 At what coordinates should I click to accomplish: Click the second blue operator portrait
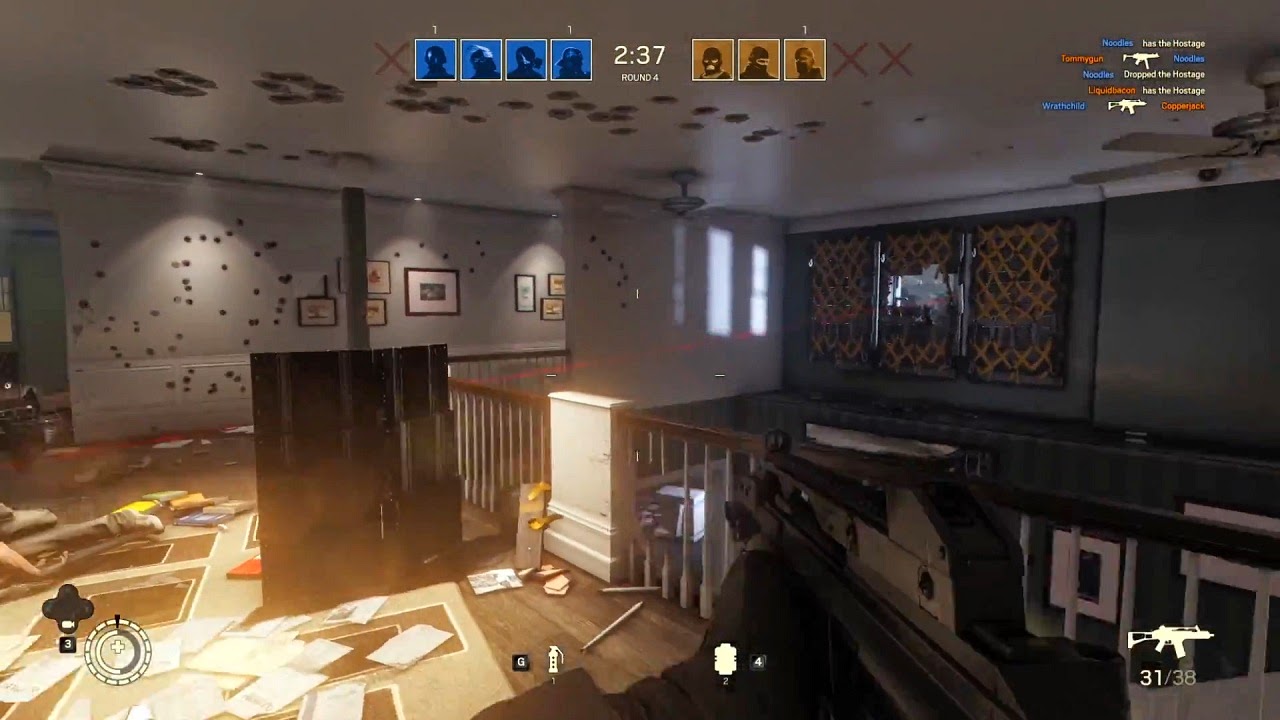click(x=483, y=59)
